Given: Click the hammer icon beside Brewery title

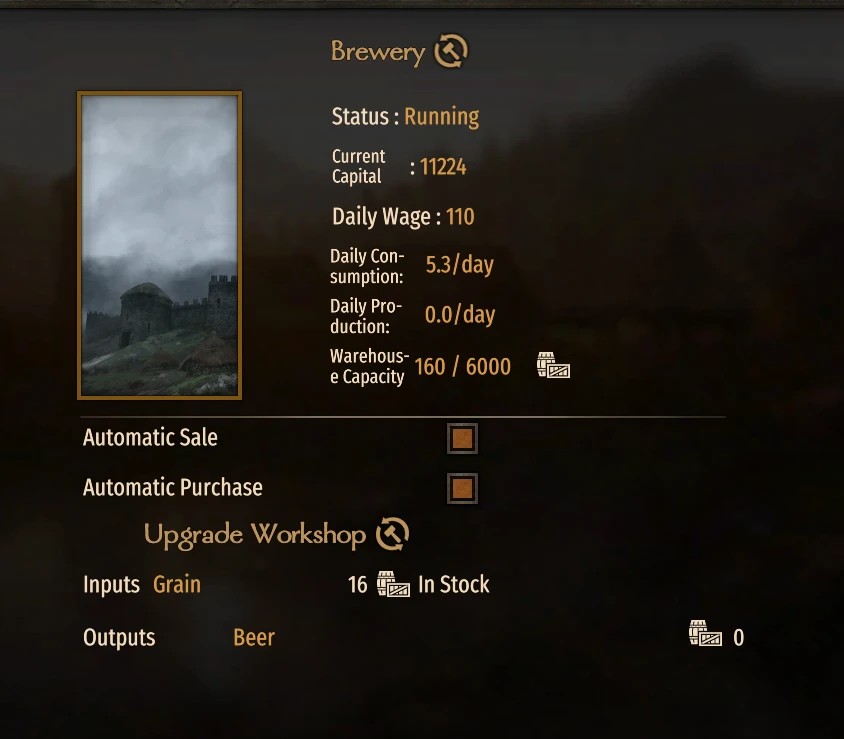Looking at the screenshot, I should click(x=451, y=51).
